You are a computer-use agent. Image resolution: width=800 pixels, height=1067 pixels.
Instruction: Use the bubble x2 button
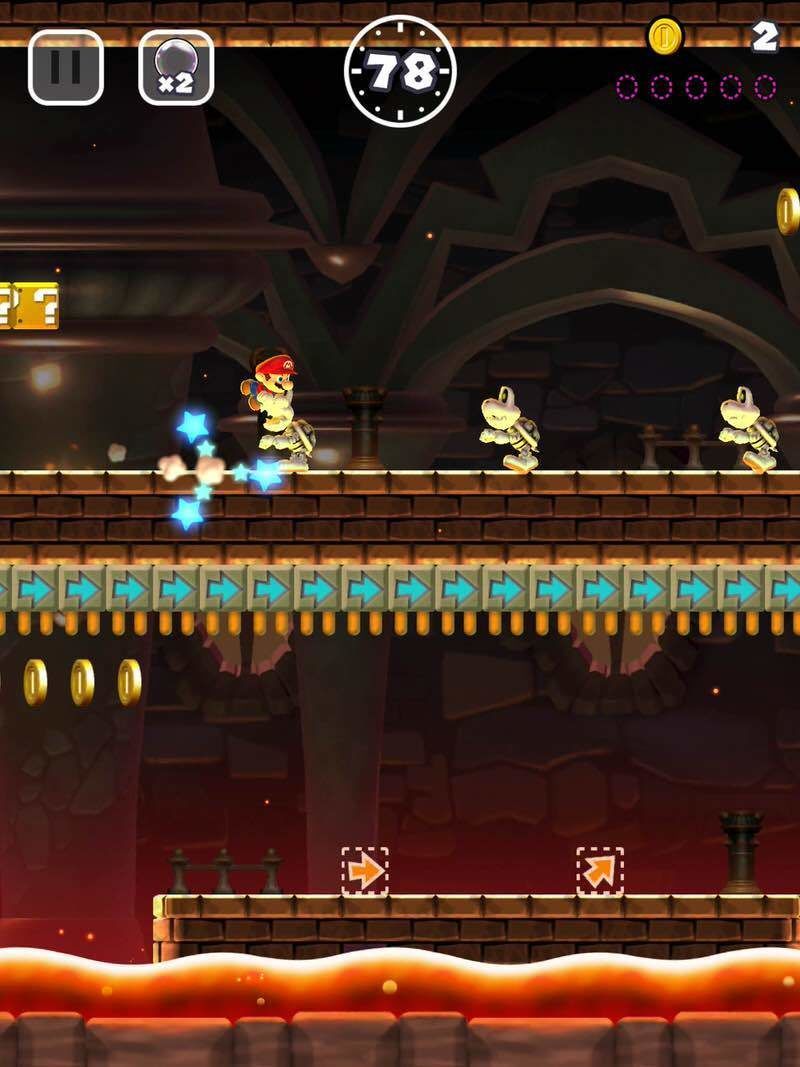point(176,68)
